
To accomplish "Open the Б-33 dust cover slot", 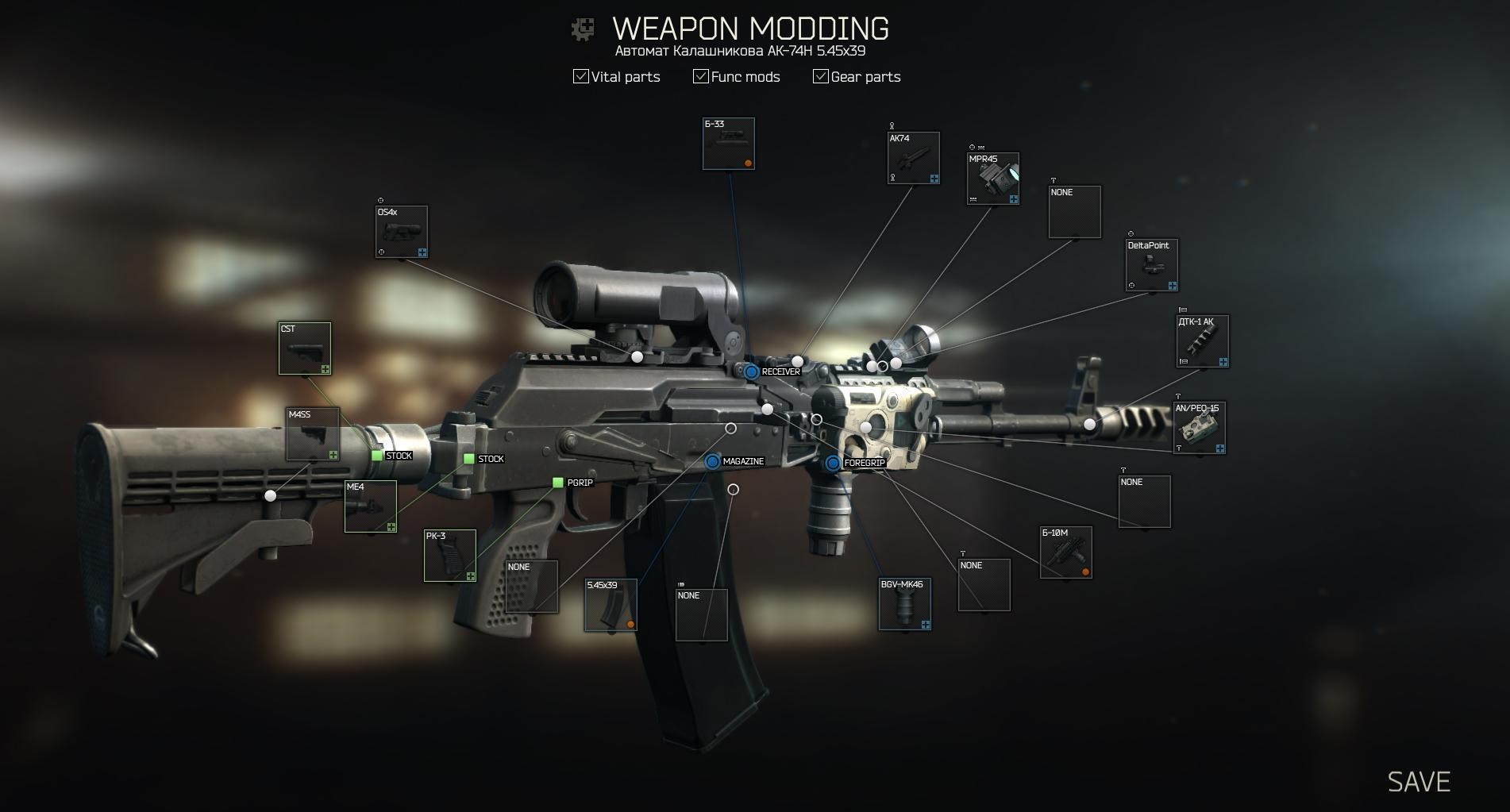I will pos(728,144).
